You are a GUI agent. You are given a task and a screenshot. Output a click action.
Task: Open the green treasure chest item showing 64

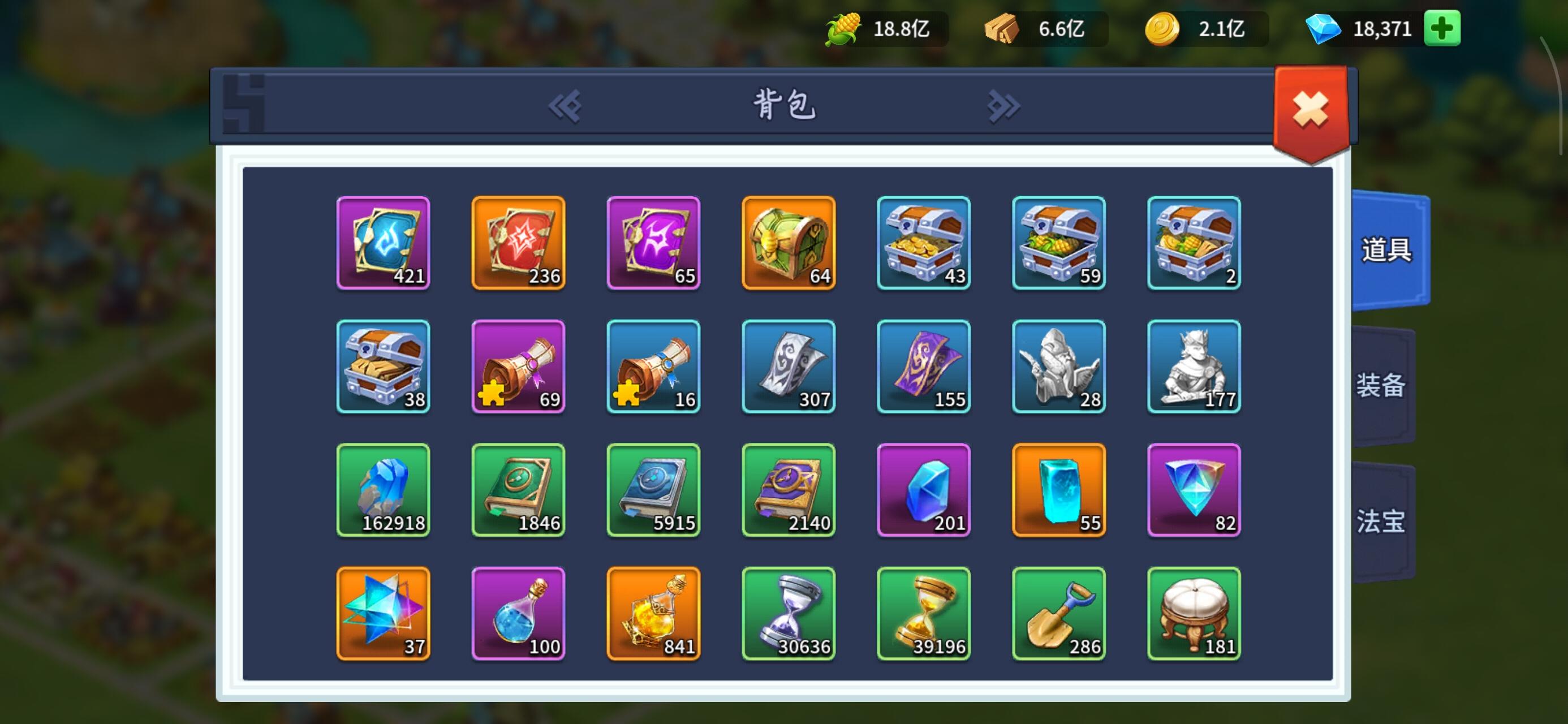pyautogui.click(x=789, y=244)
